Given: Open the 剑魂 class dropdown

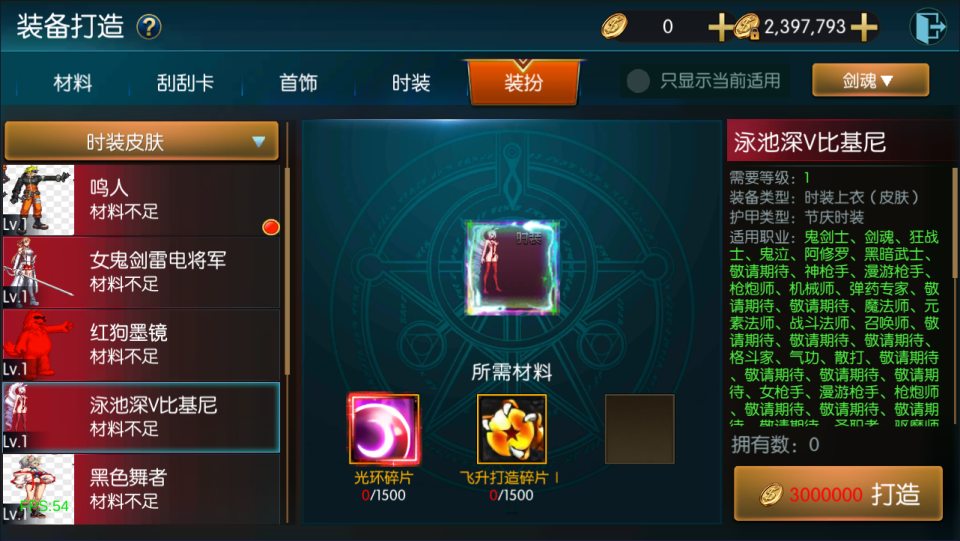Looking at the screenshot, I should click(870, 80).
